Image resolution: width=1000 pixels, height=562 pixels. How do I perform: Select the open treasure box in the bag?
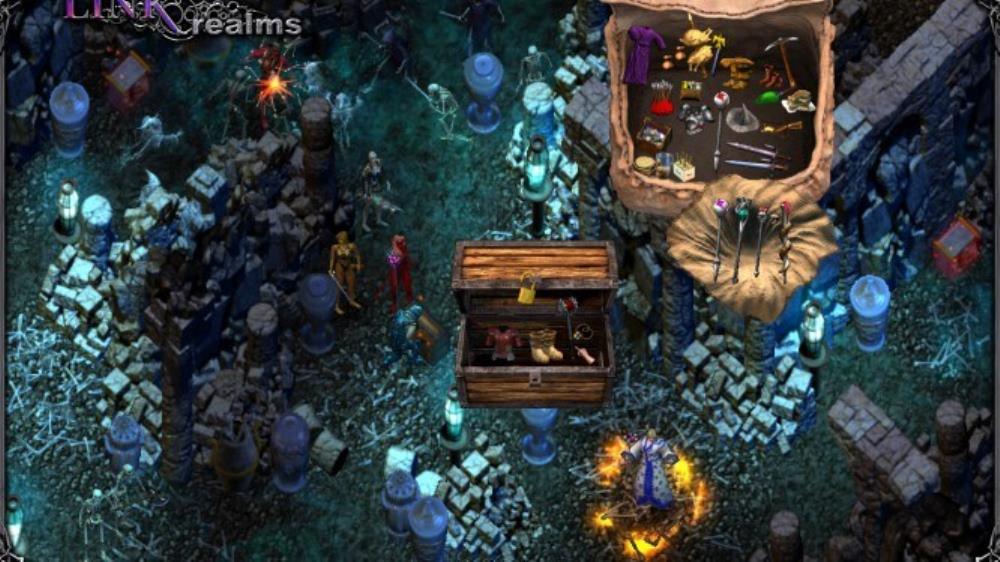tap(654, 135)
